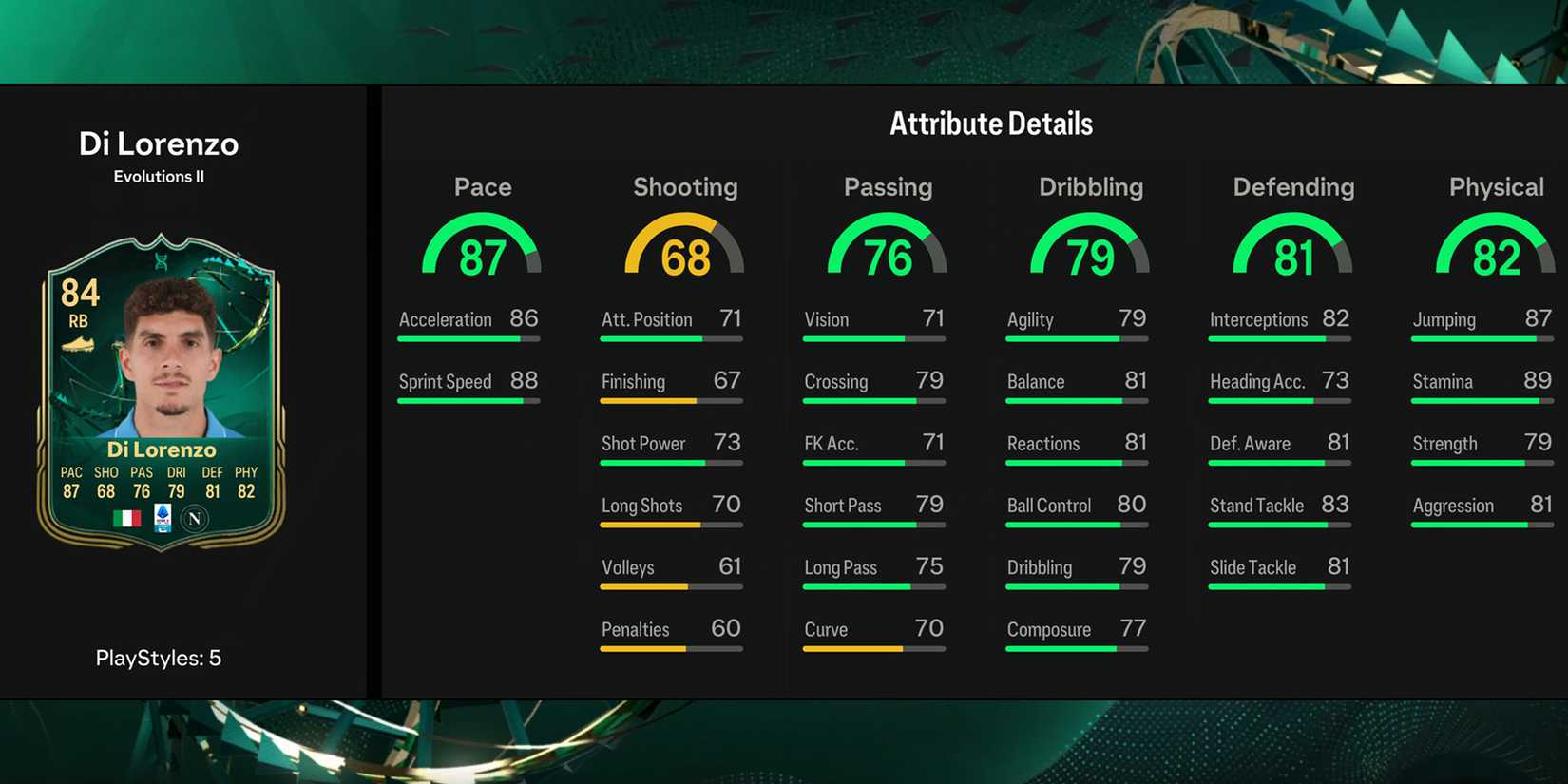Select the 84 overall rating on the card
Image resolution: width=1568 pixels, height=784 pixels.
click(82, 295)
